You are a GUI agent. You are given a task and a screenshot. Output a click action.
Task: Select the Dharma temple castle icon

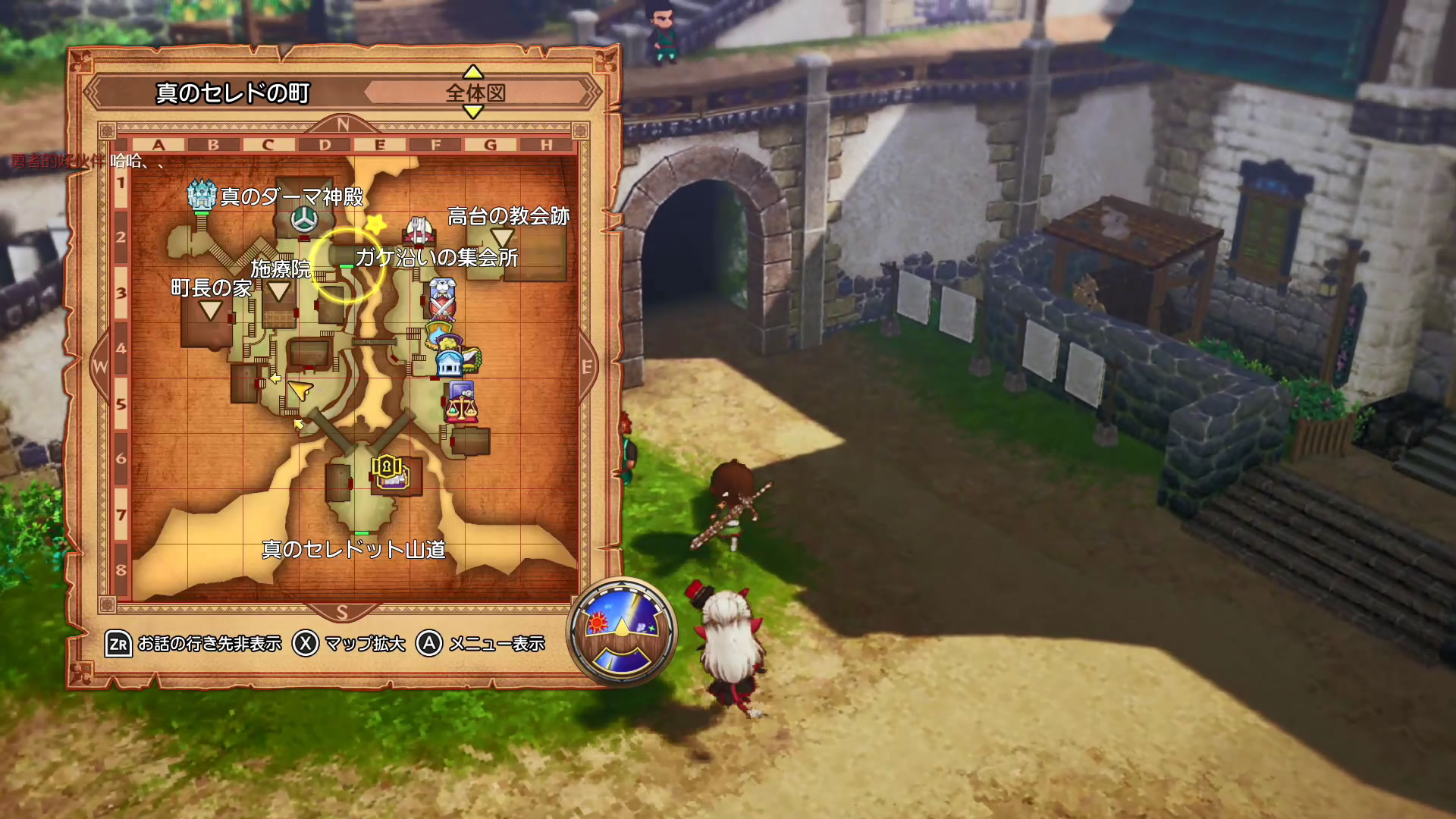202,195
